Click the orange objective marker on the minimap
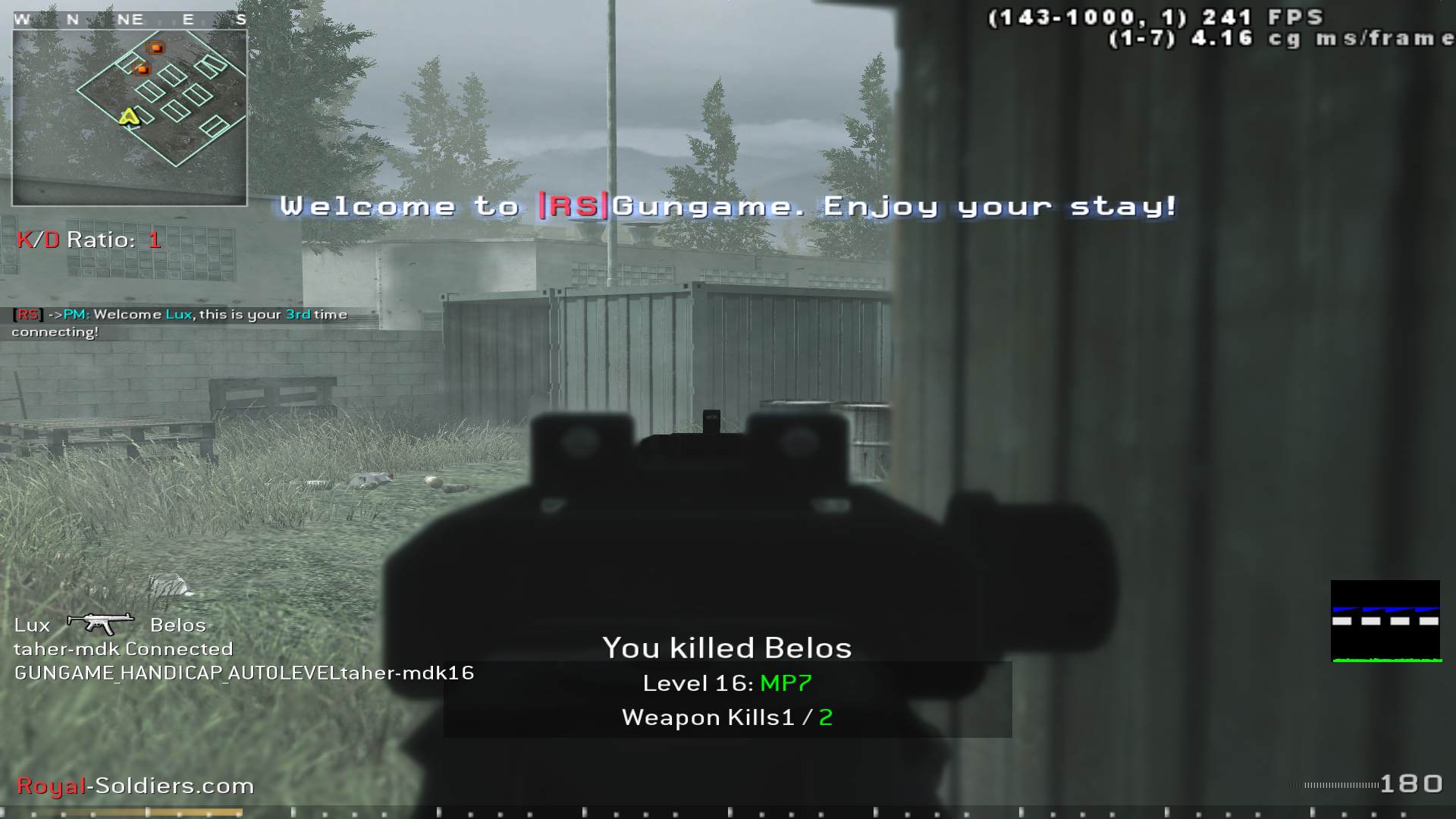1456x819 pixels. point(155,48)
